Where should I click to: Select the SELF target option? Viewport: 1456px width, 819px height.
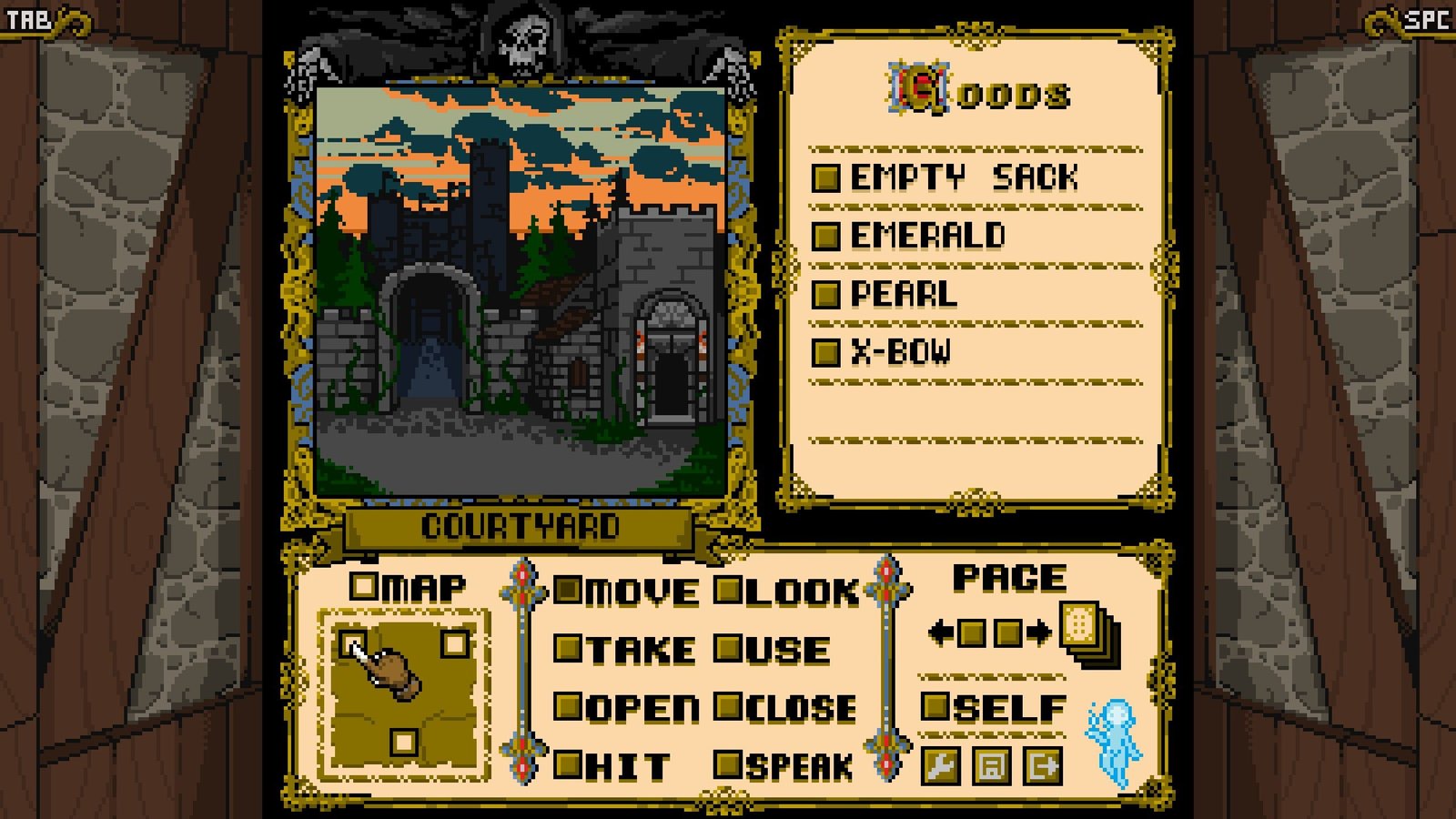992,707
